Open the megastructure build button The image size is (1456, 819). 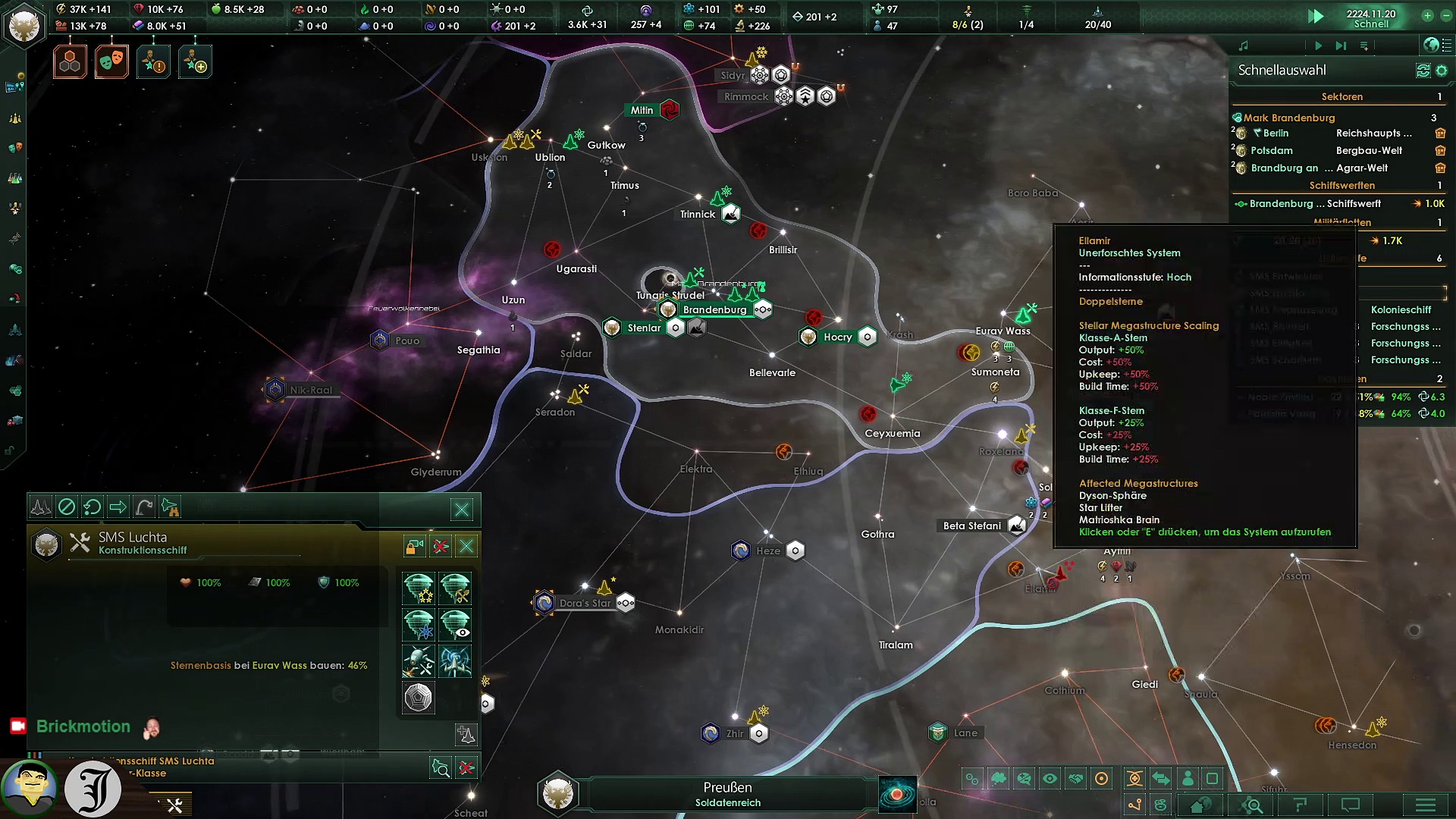pyautogui.click(x=418, y=698)
